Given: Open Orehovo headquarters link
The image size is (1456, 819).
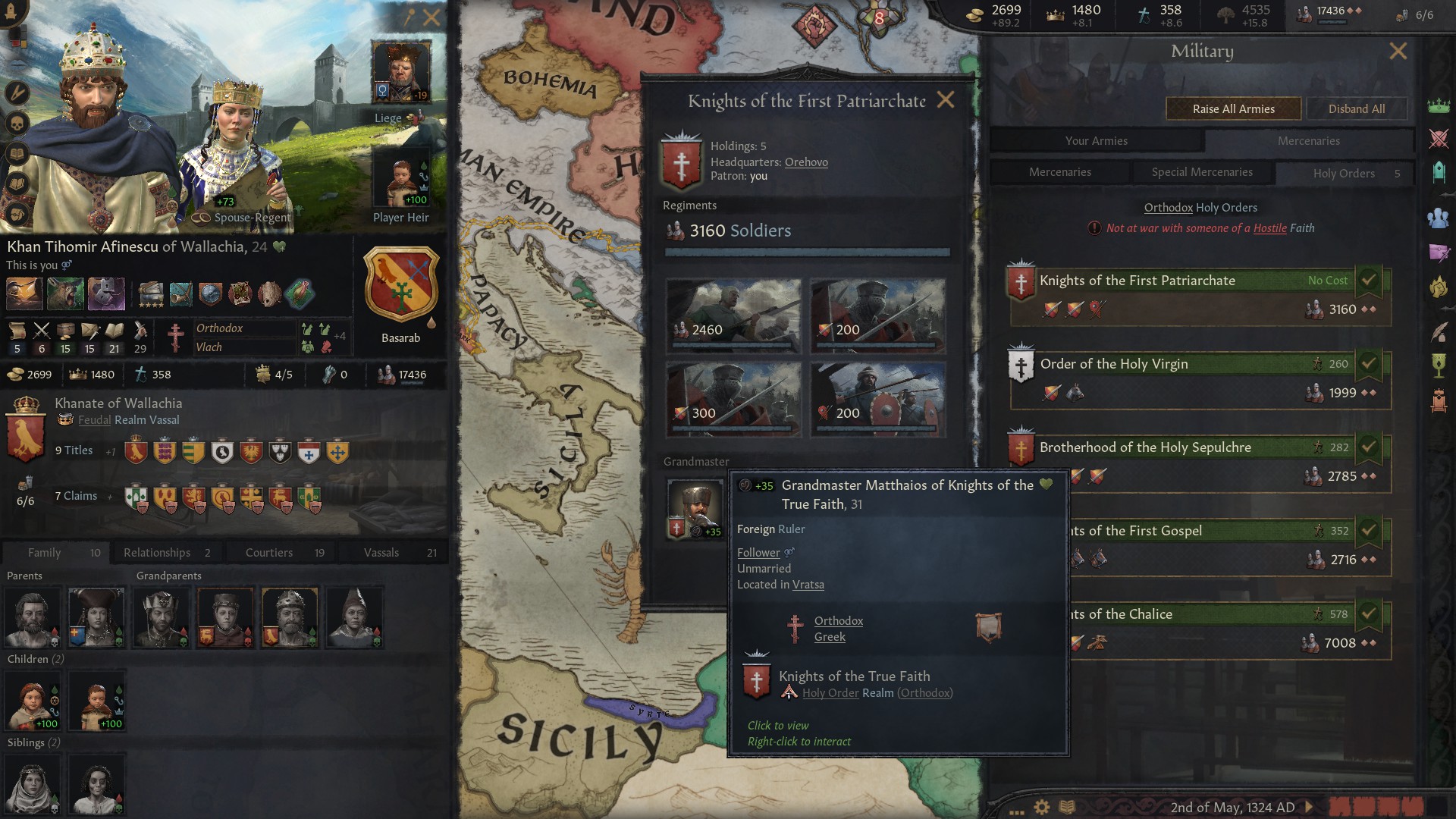Looking at the screenshot, I should point(806,162).
